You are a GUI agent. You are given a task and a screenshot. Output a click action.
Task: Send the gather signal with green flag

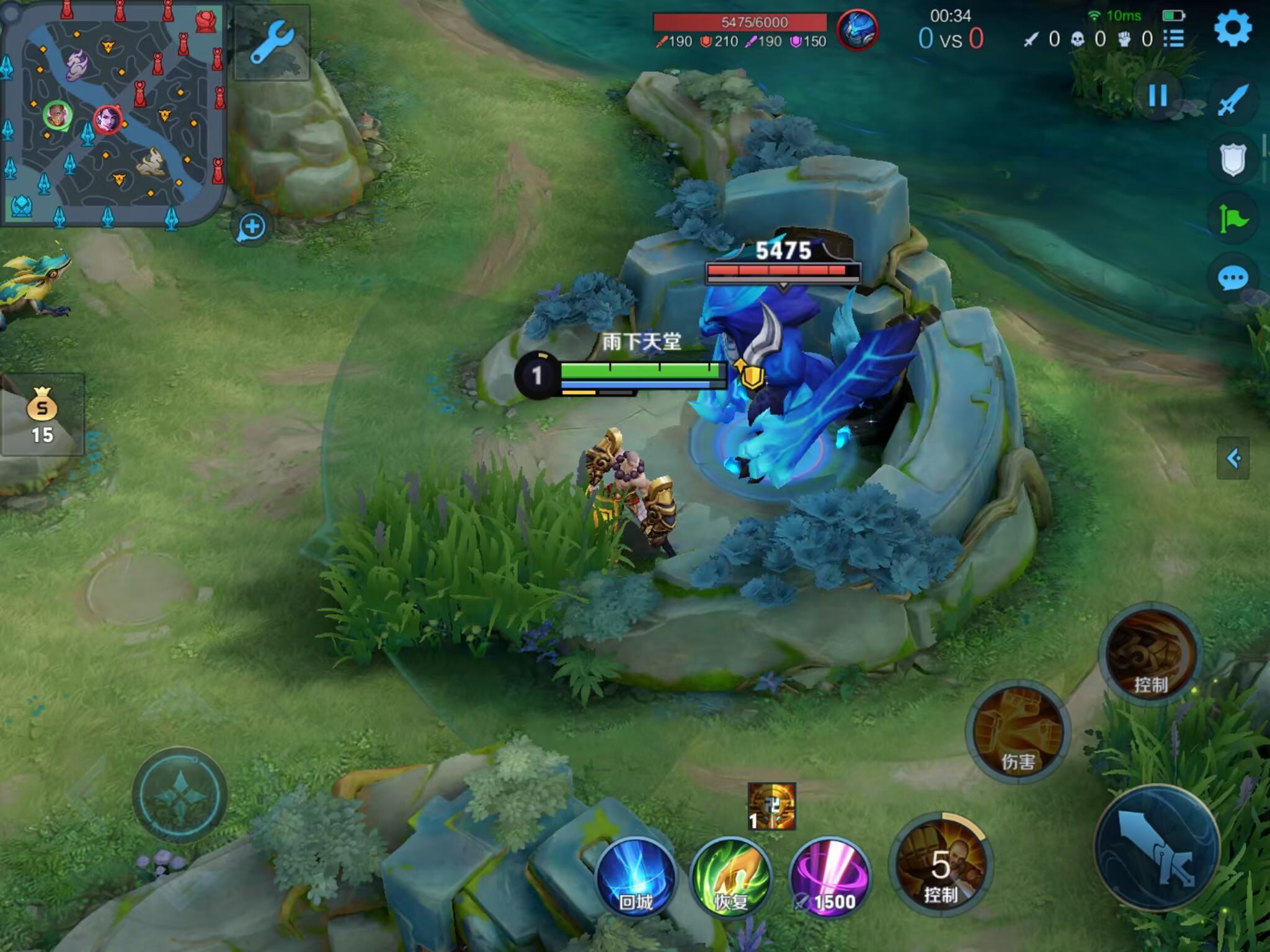[1233, 218]
